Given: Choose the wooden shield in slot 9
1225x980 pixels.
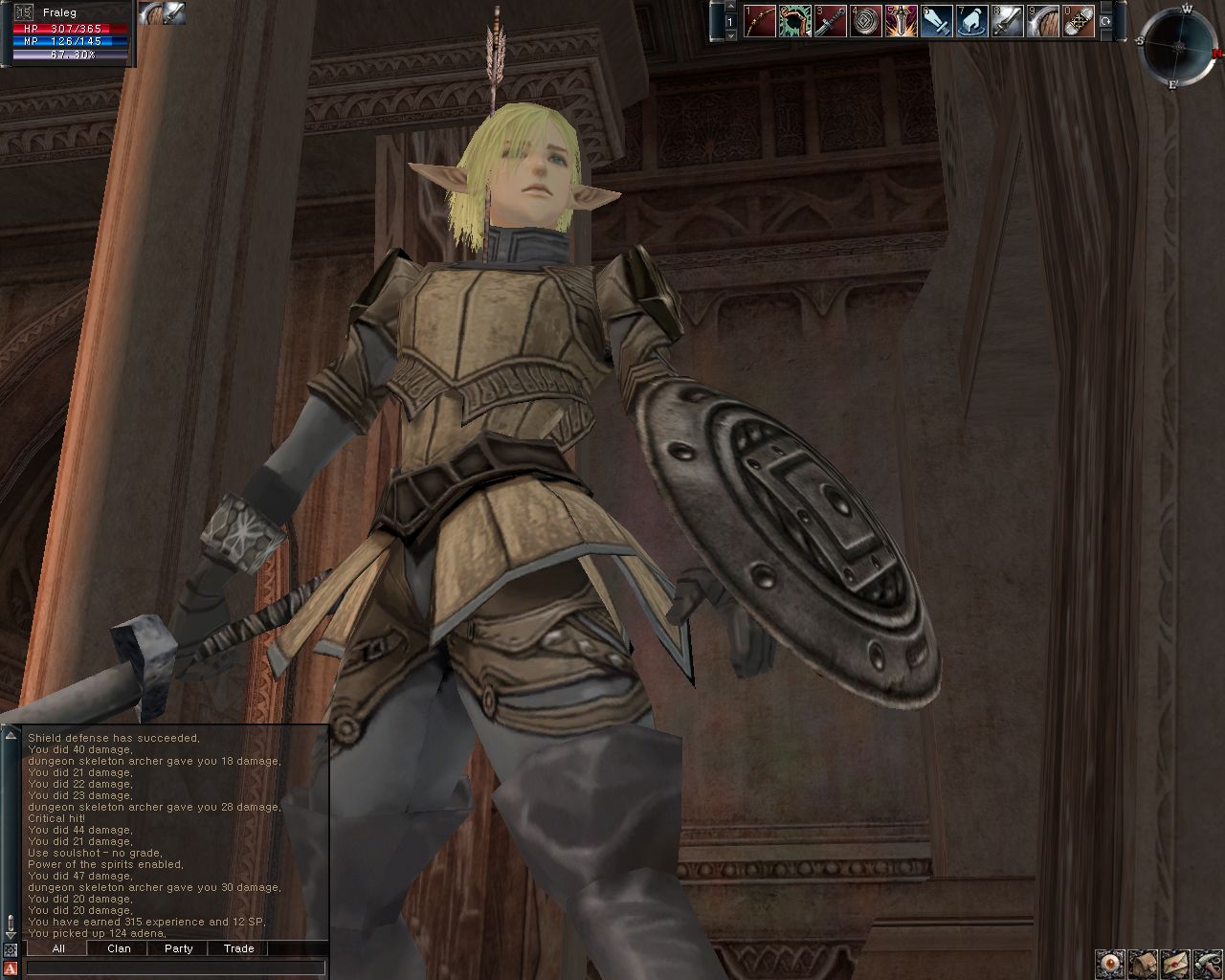Looking at the screenshot, I should (1043, 21).
